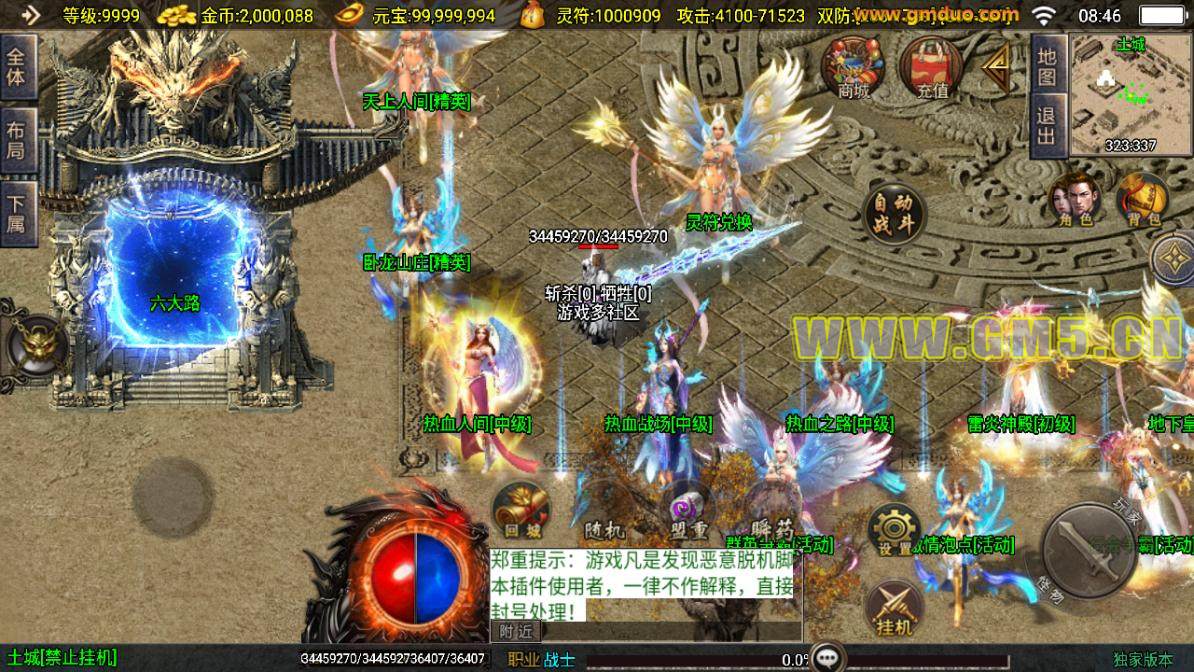Open the 背包 backpack

(1141, 201)
